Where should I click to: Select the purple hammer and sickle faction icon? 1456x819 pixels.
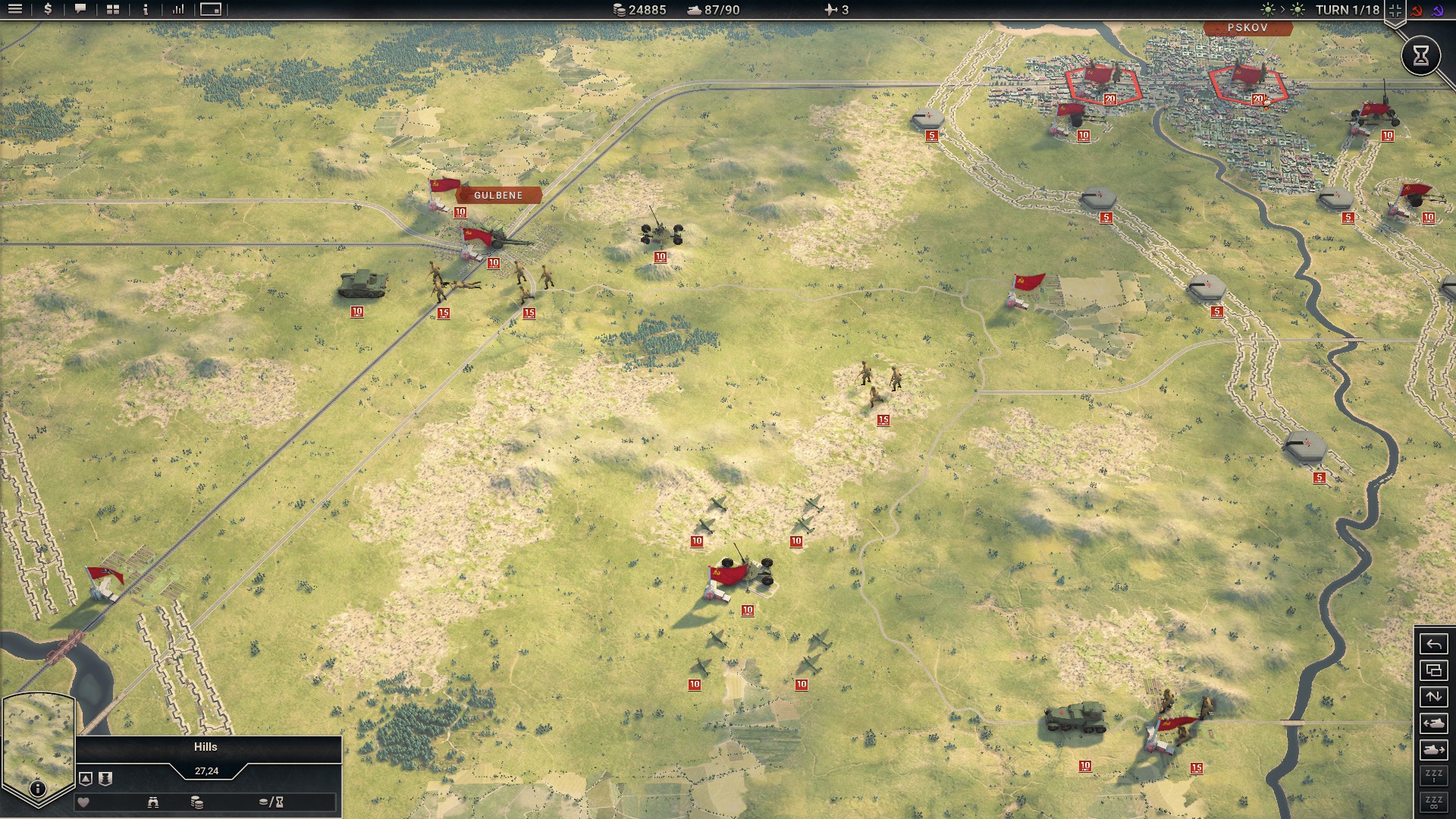tap(1438, 11)
